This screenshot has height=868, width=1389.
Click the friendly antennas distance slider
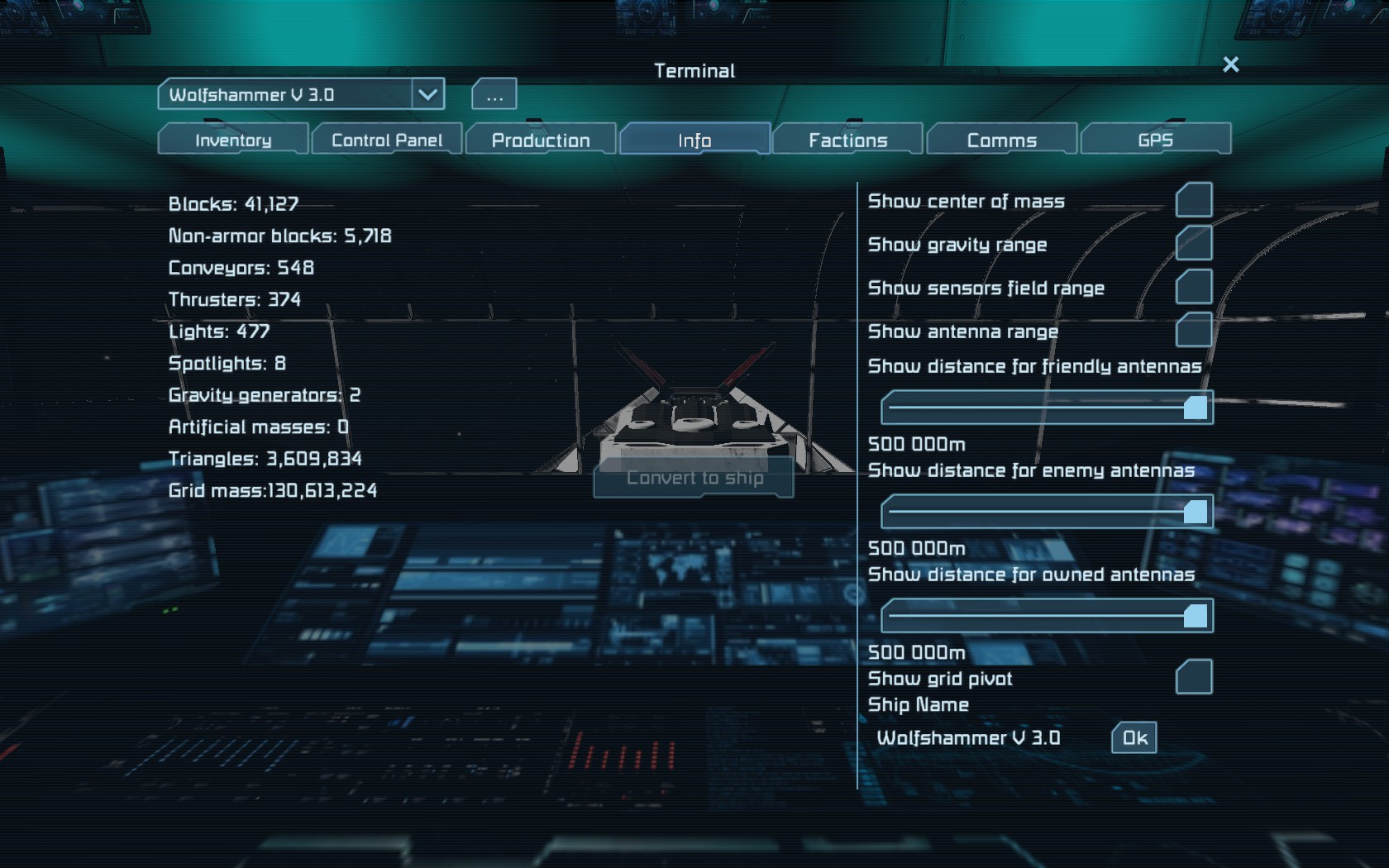pos(1047,408)
